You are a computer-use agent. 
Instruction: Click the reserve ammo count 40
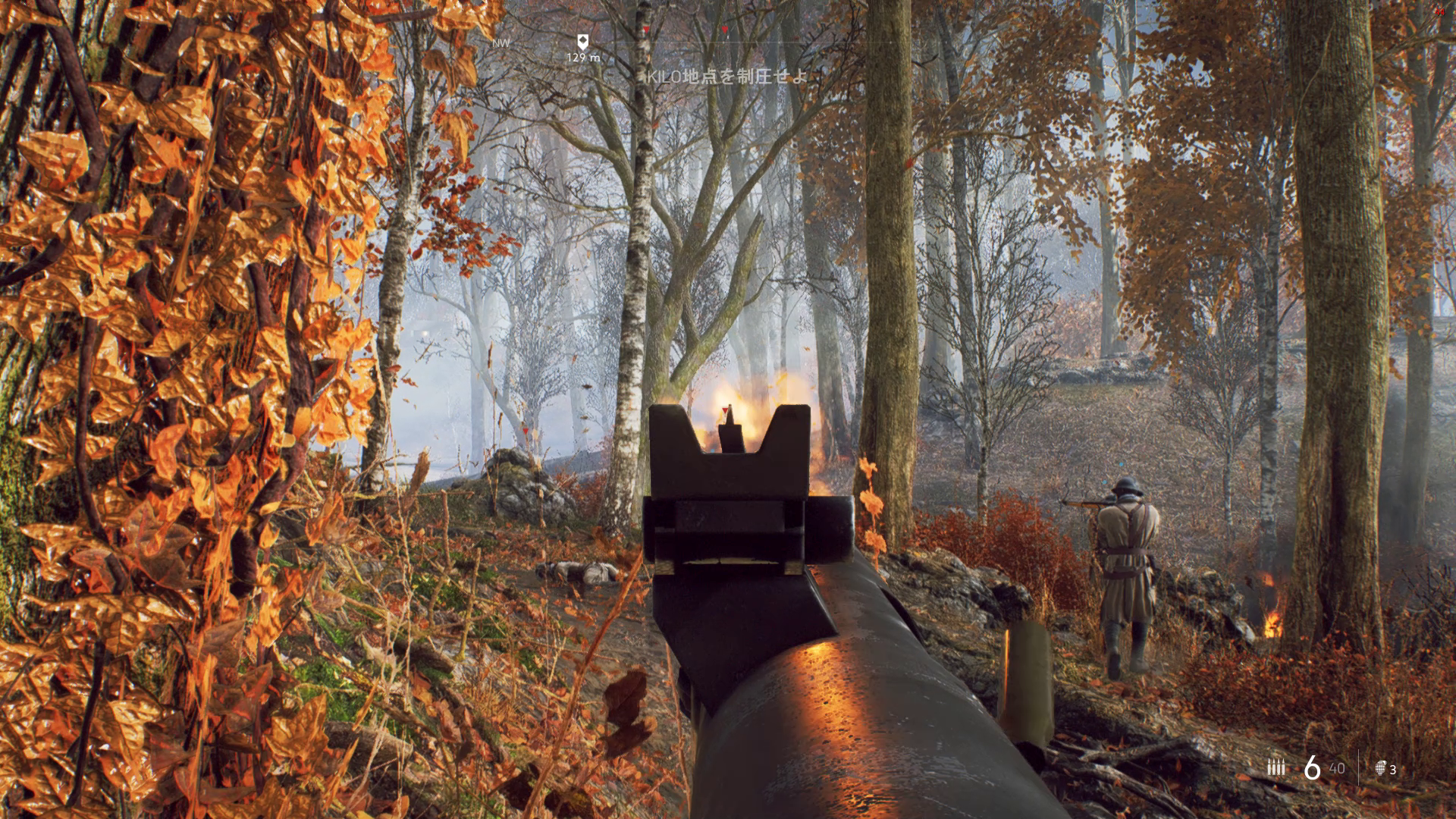click(x=1336, y=768)
